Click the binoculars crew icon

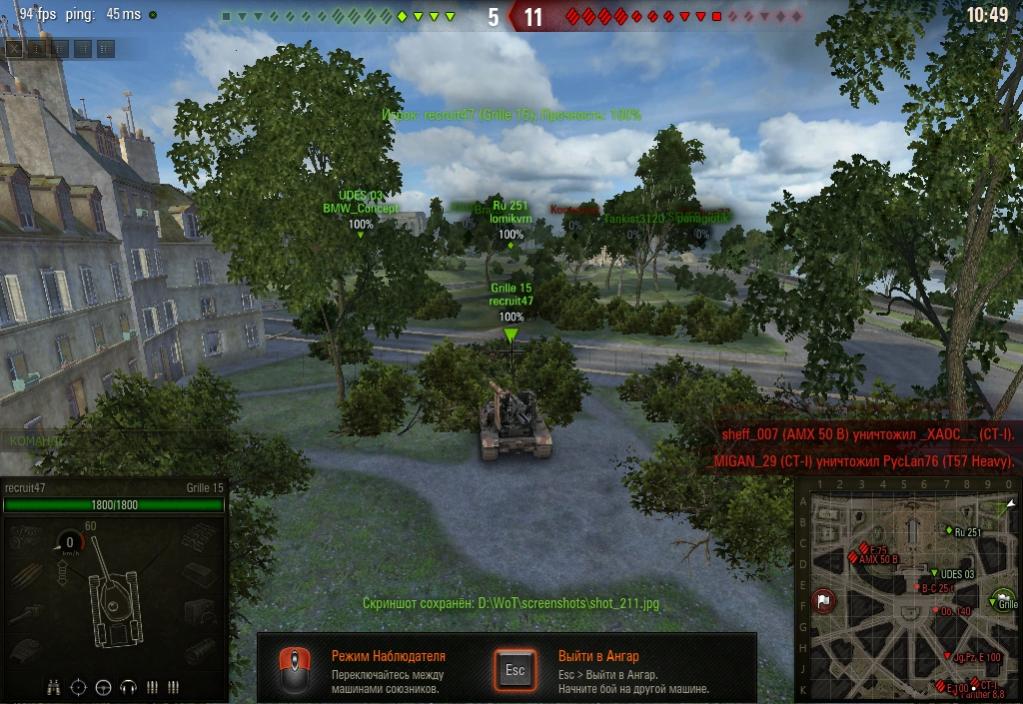point(54,687)
